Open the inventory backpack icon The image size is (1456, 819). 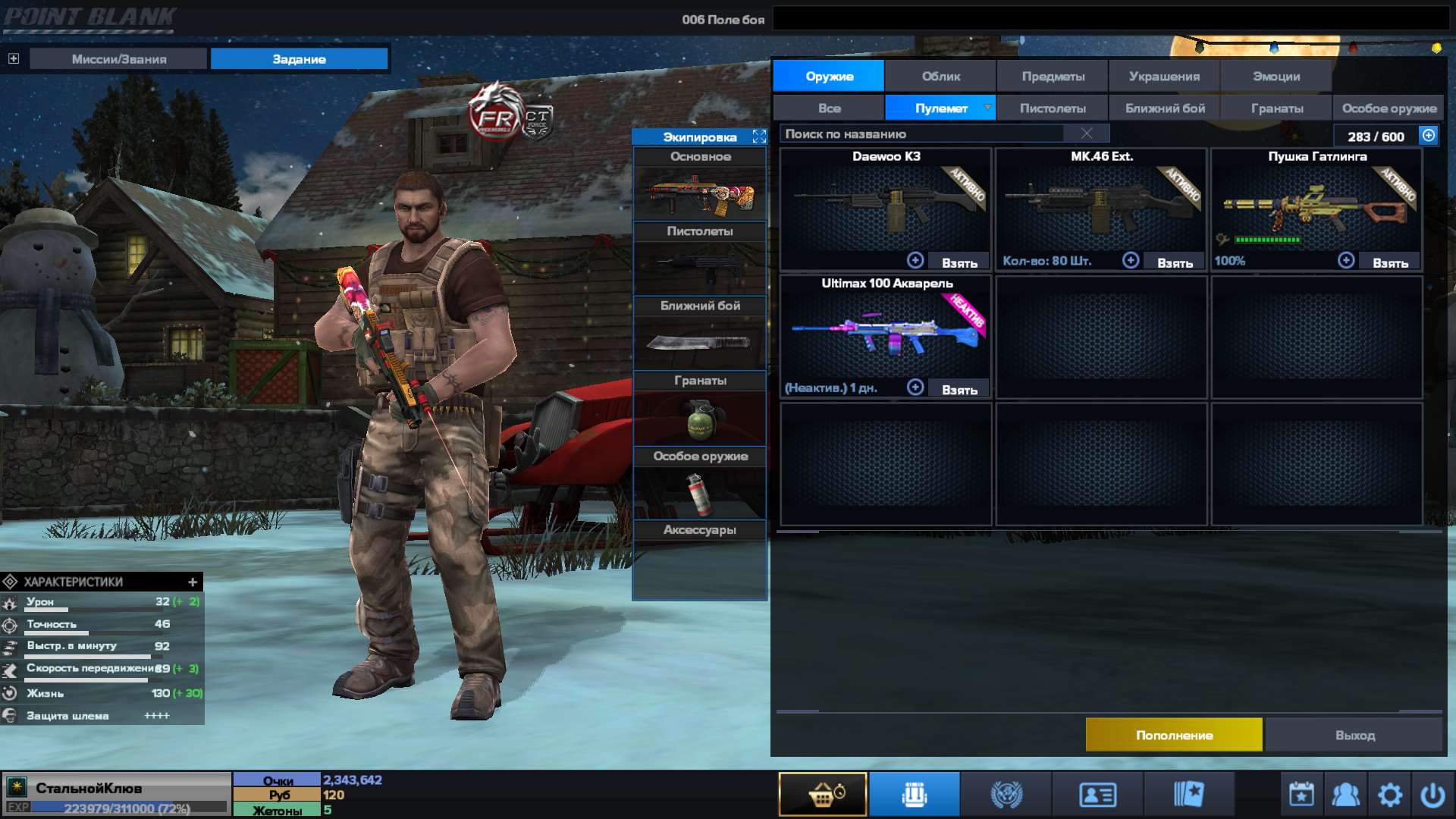coord(914,793)
